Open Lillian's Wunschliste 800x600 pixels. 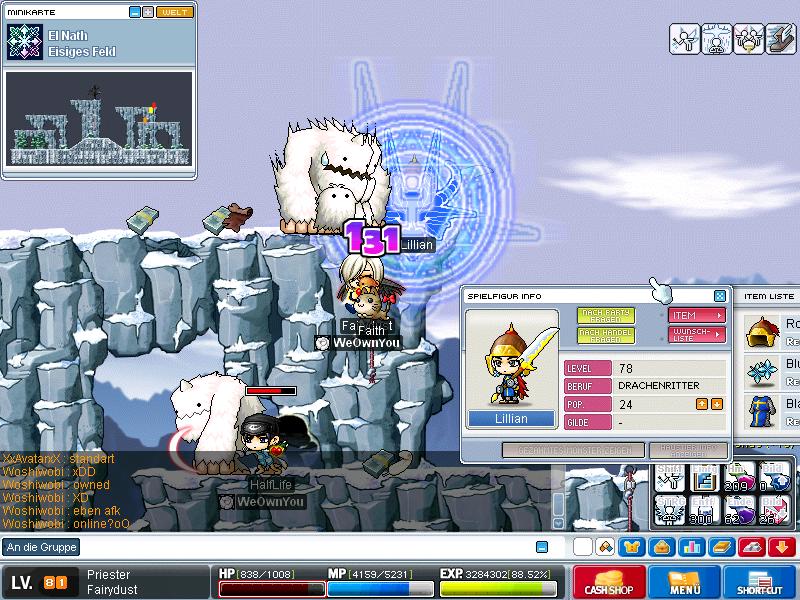pos(696,335)
